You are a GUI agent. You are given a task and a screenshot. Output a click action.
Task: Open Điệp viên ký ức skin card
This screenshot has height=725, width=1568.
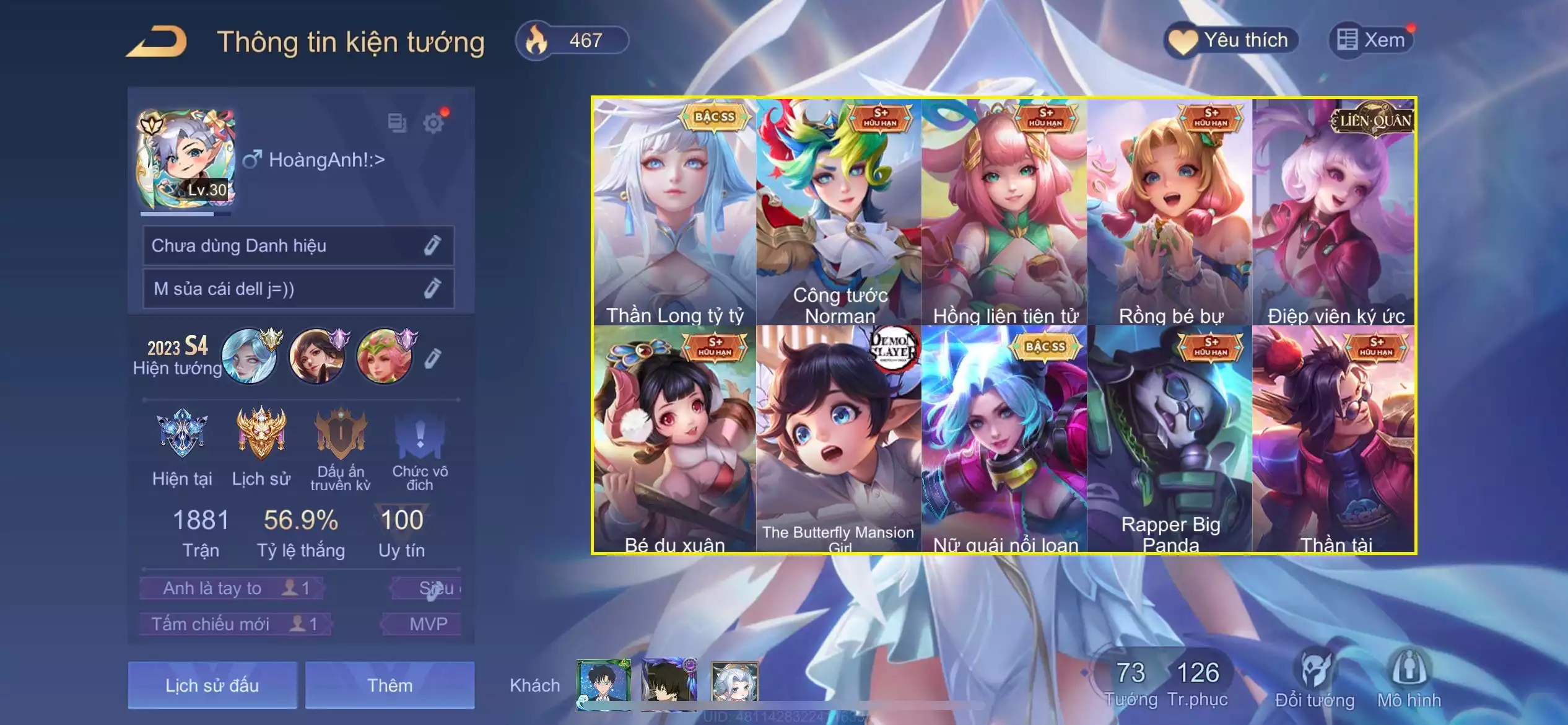coord(1335,212)
